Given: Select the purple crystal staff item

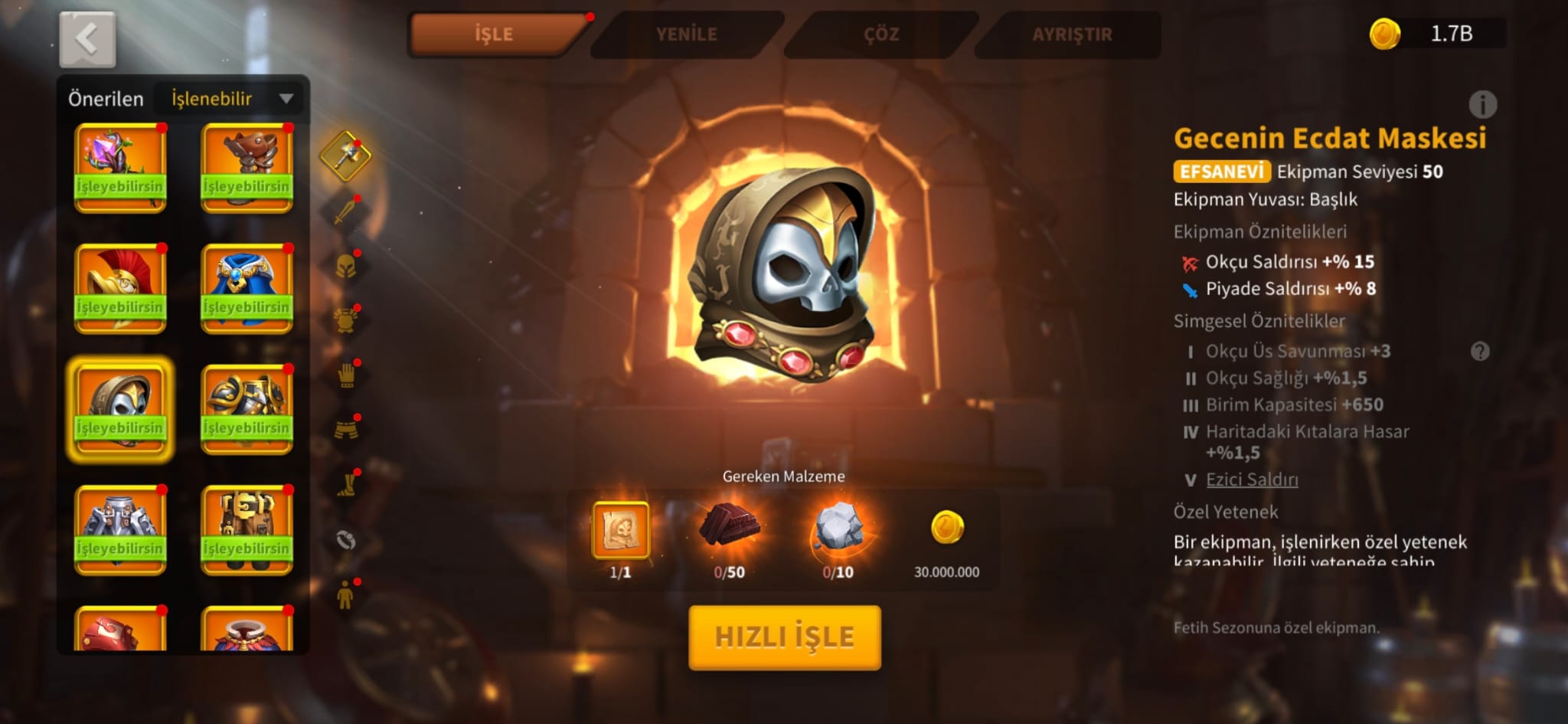Looking at the screenshot, I should coord(120,168).
